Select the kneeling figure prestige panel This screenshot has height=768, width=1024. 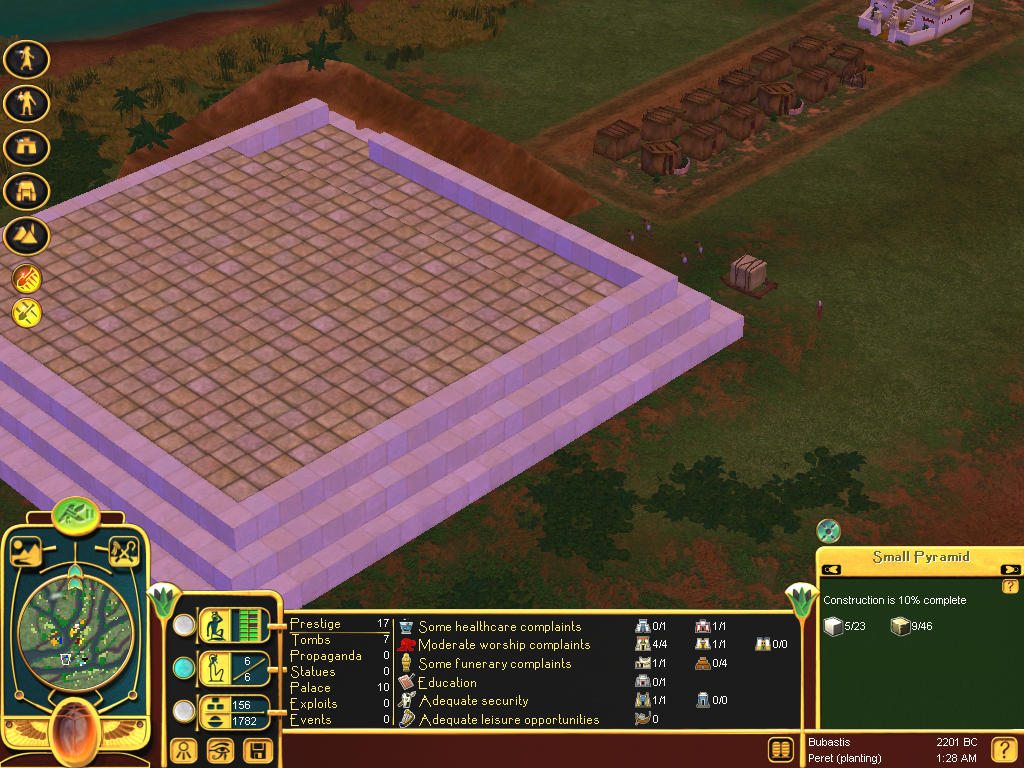(x=234, y=626)
